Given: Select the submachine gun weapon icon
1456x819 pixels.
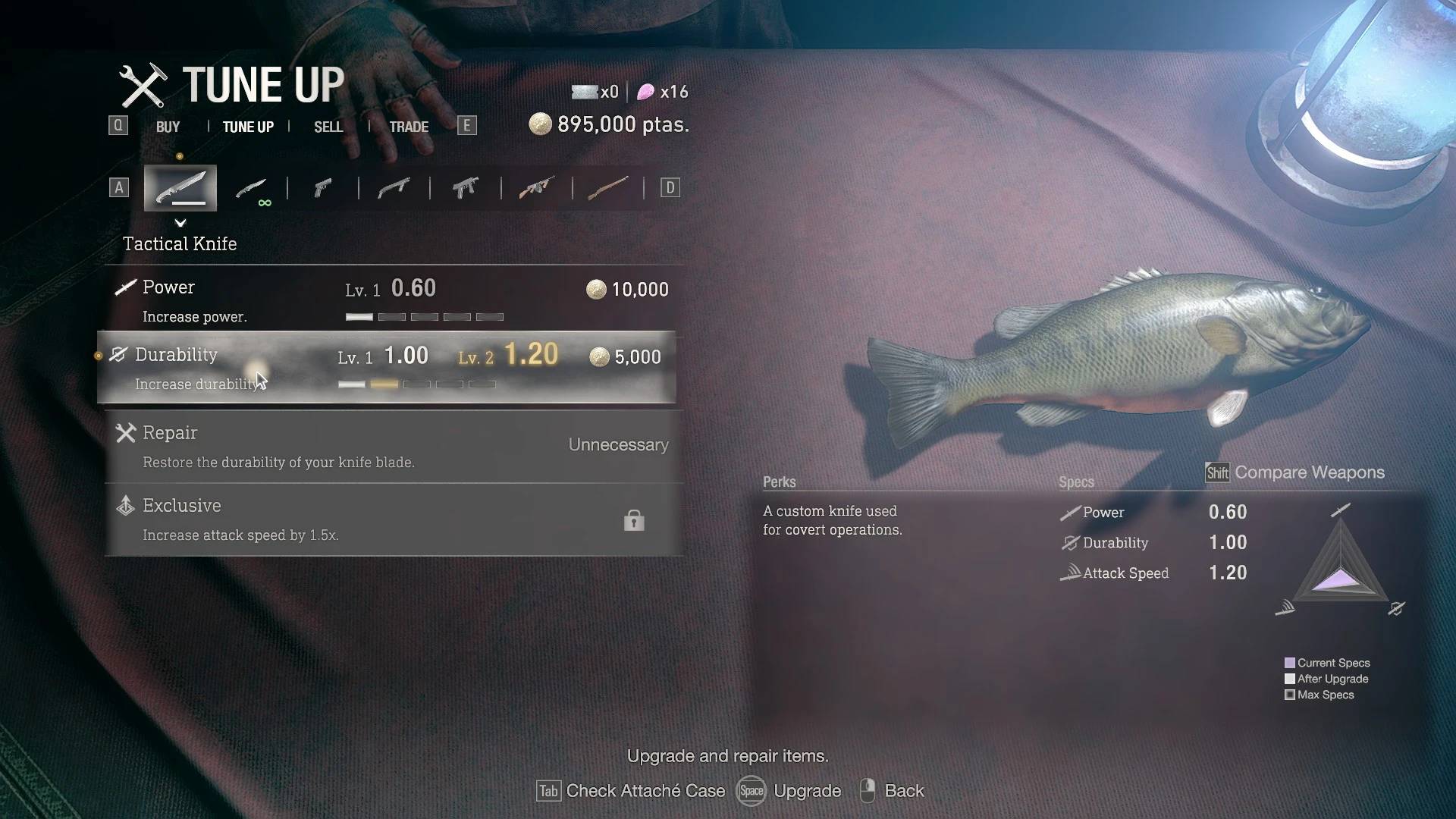Looking at the screenshot, I should click(465, 187).
